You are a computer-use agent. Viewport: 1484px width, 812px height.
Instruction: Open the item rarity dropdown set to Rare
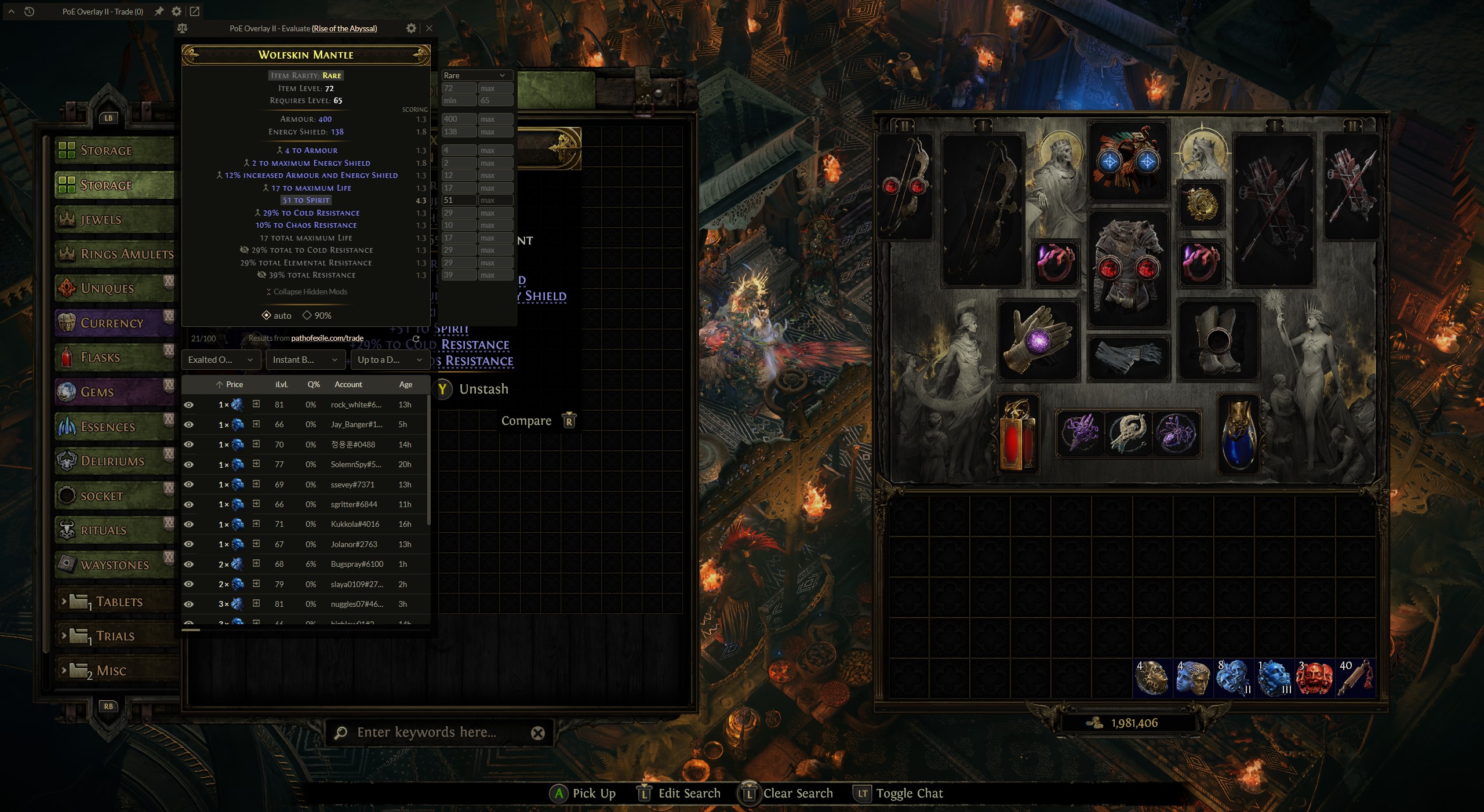477,75
